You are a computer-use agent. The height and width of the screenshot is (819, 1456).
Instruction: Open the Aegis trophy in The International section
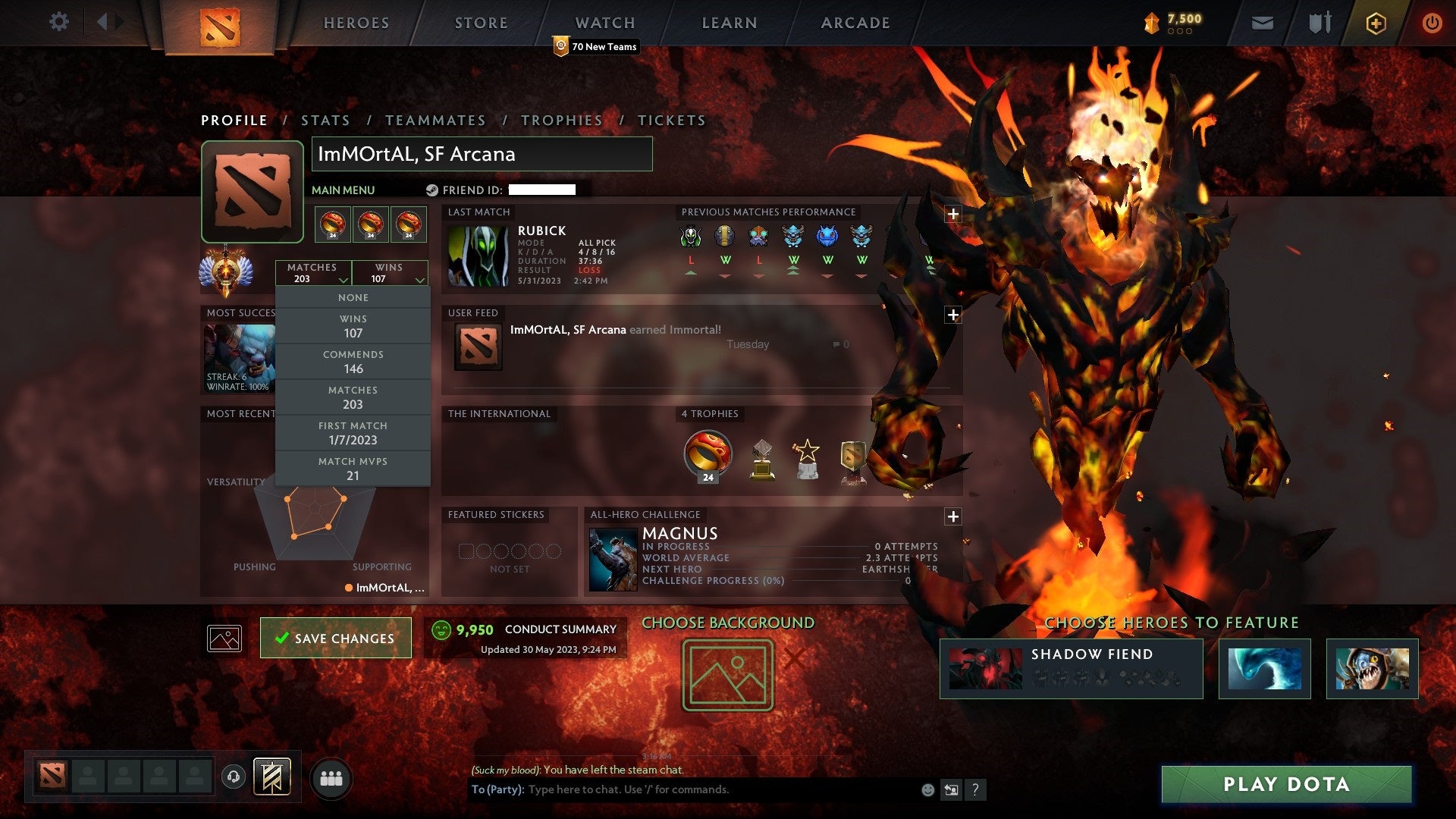pos(707,455)
